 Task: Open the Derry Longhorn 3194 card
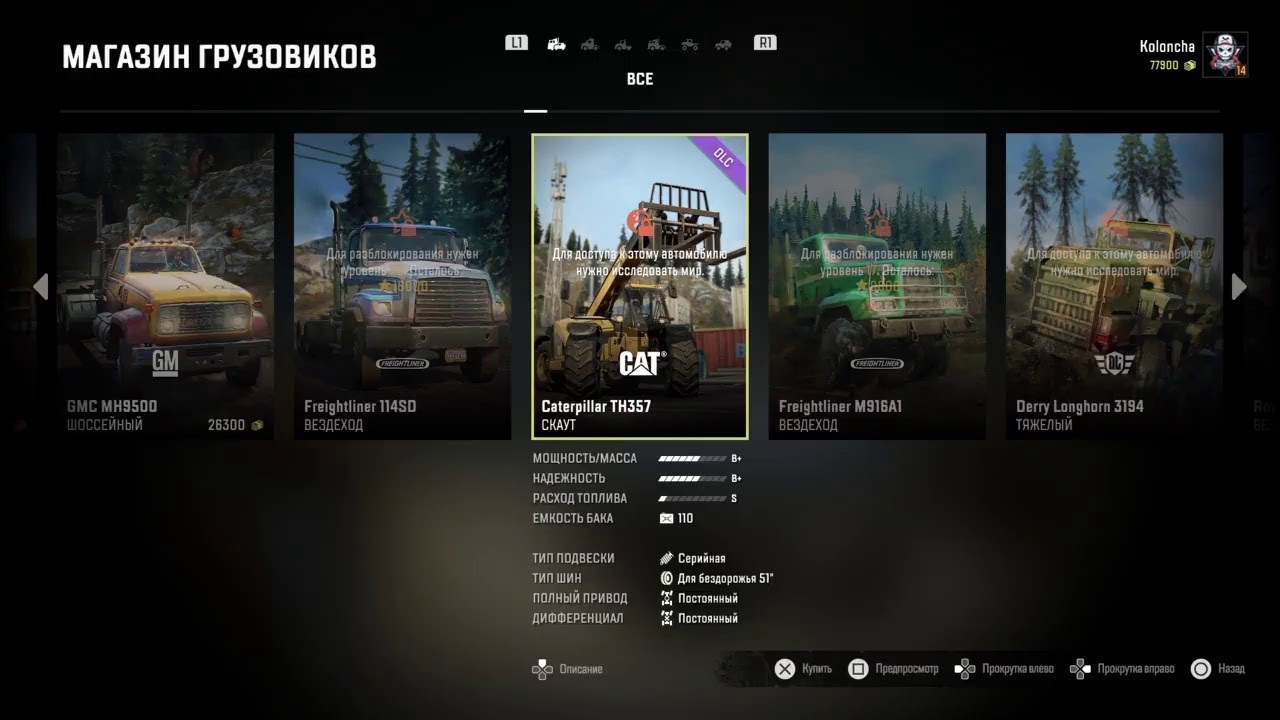click(1114, 286)
